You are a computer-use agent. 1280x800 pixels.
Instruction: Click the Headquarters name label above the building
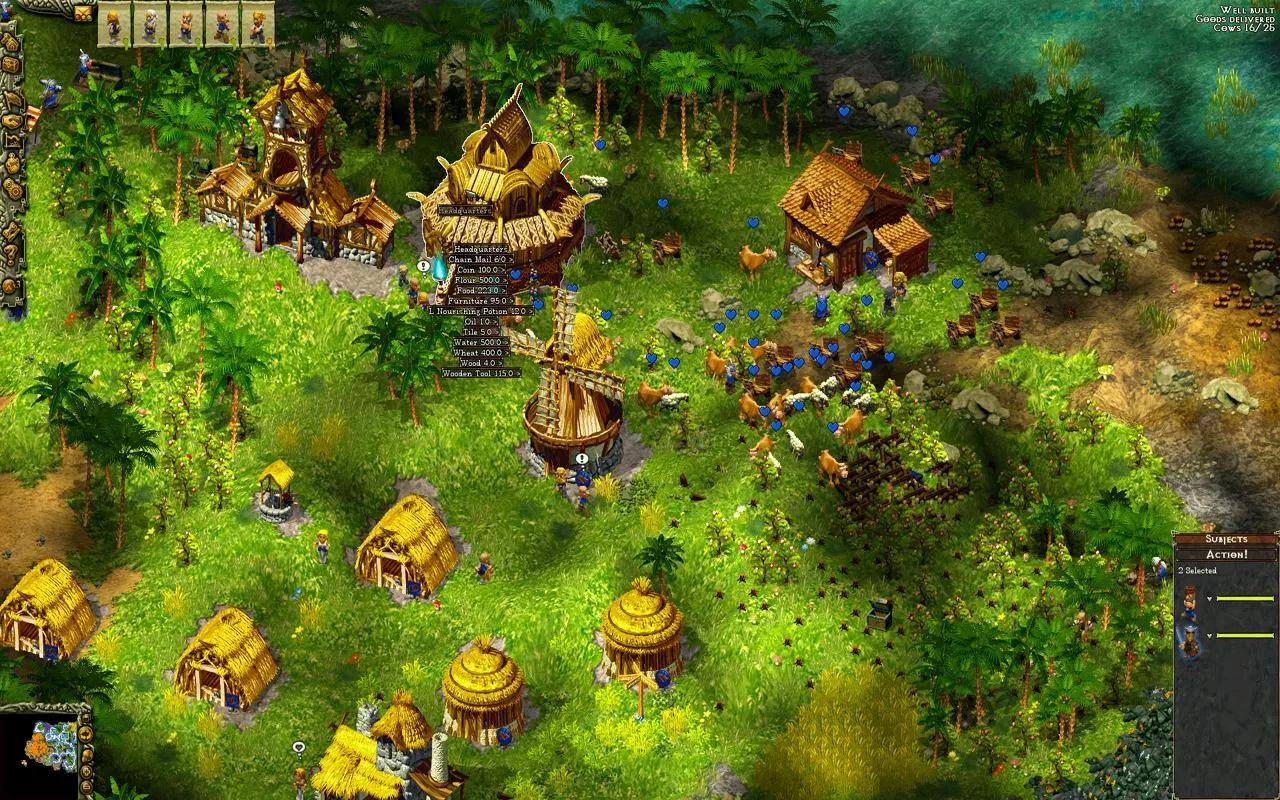pos(465,210)
